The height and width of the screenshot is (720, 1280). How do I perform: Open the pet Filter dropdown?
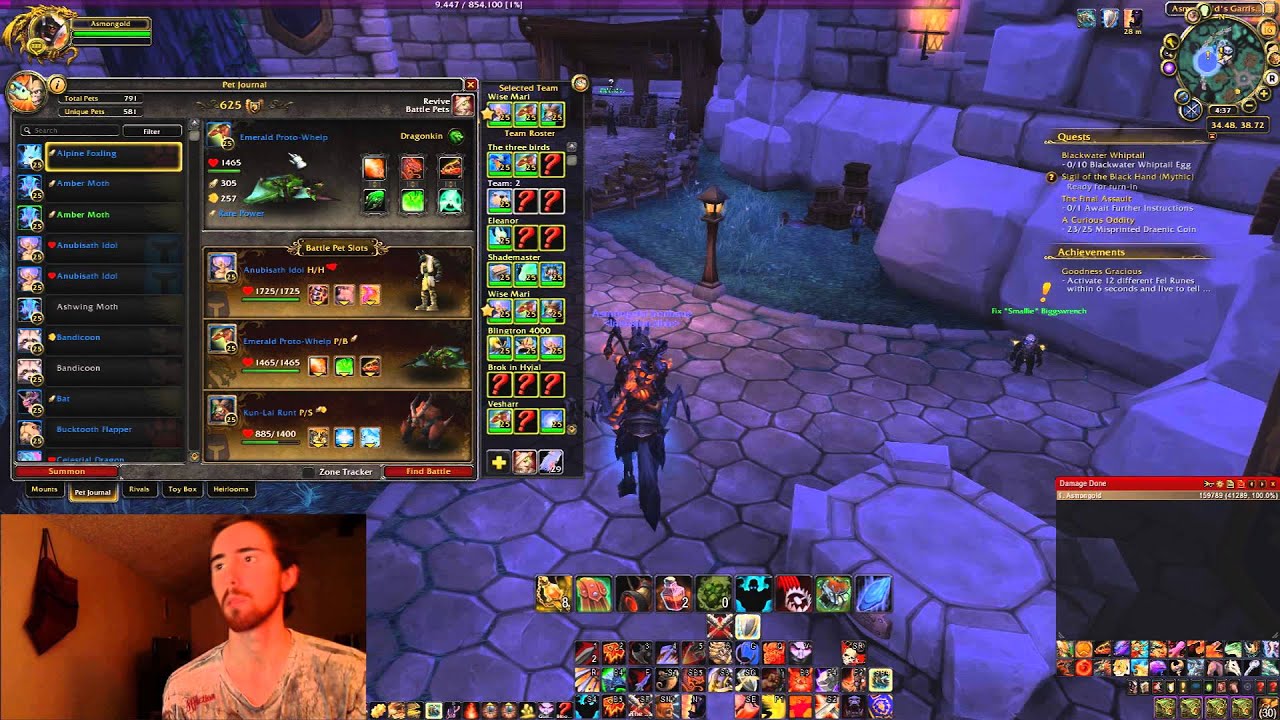click(151, 131)
